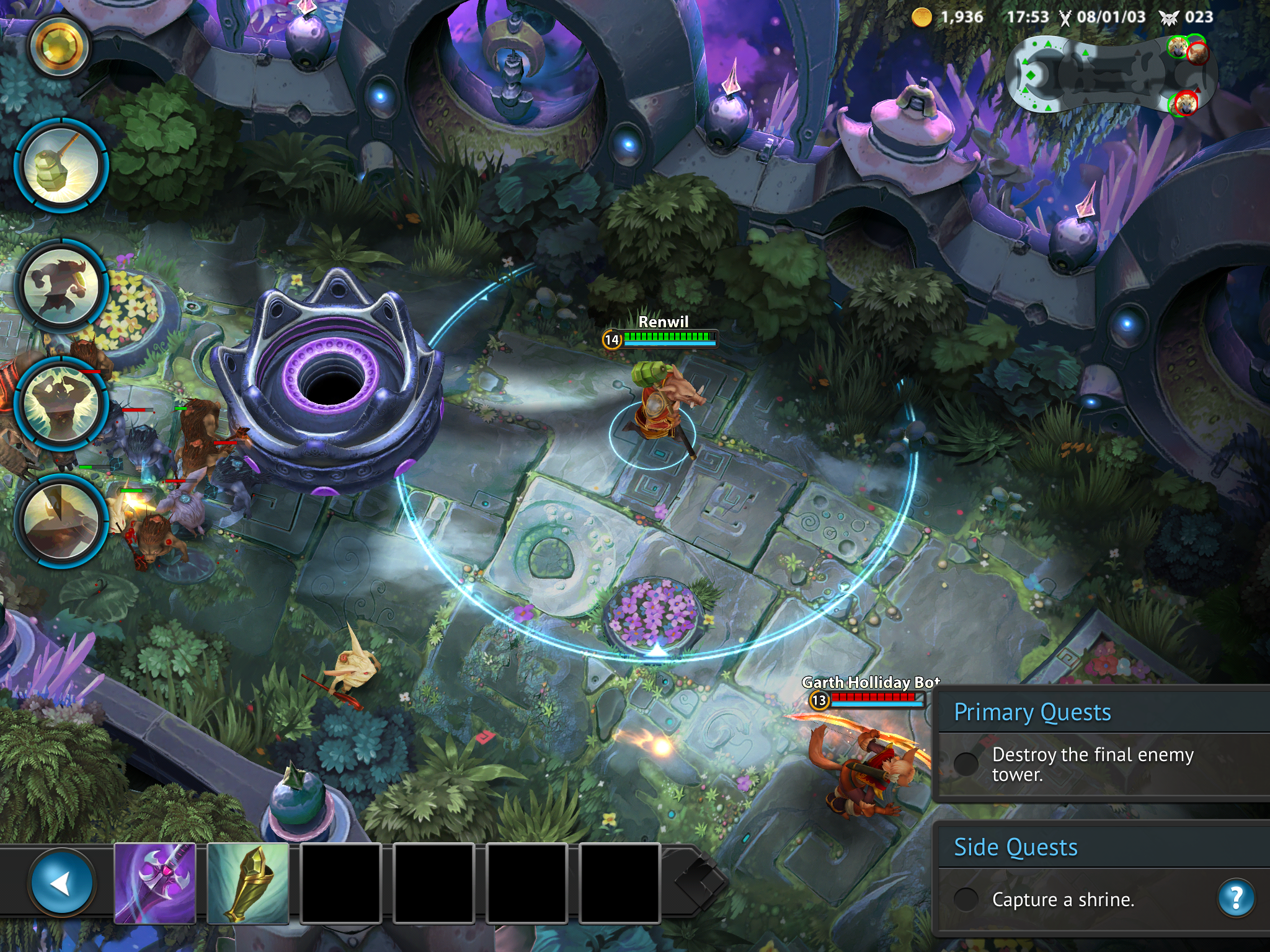Click the minimap to move the camera
Image resolution: width=1270 pixels, height=952 pixels.
coord(1110,74)
